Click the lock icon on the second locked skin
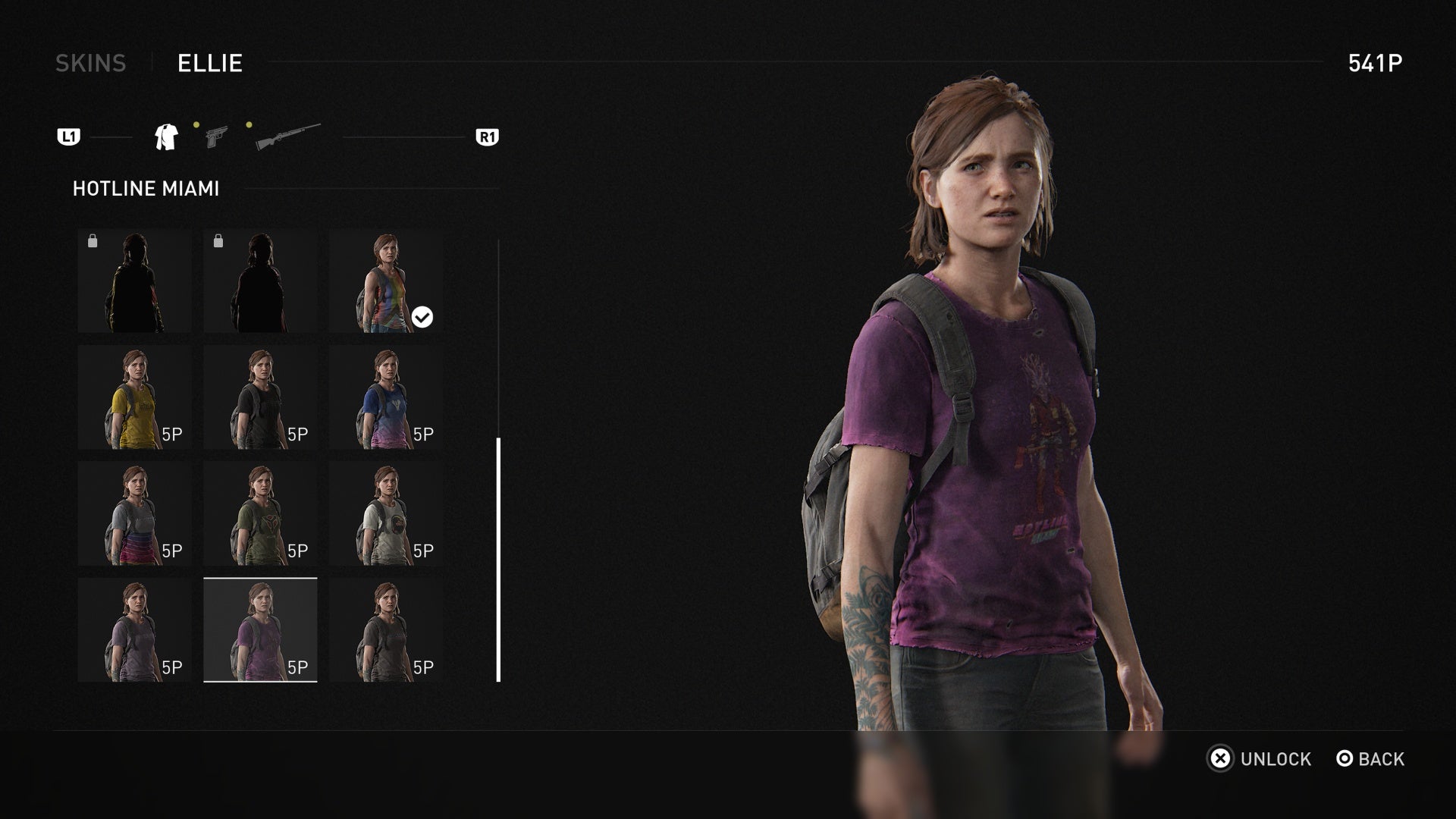1456x819 pixels. point(220,240)
